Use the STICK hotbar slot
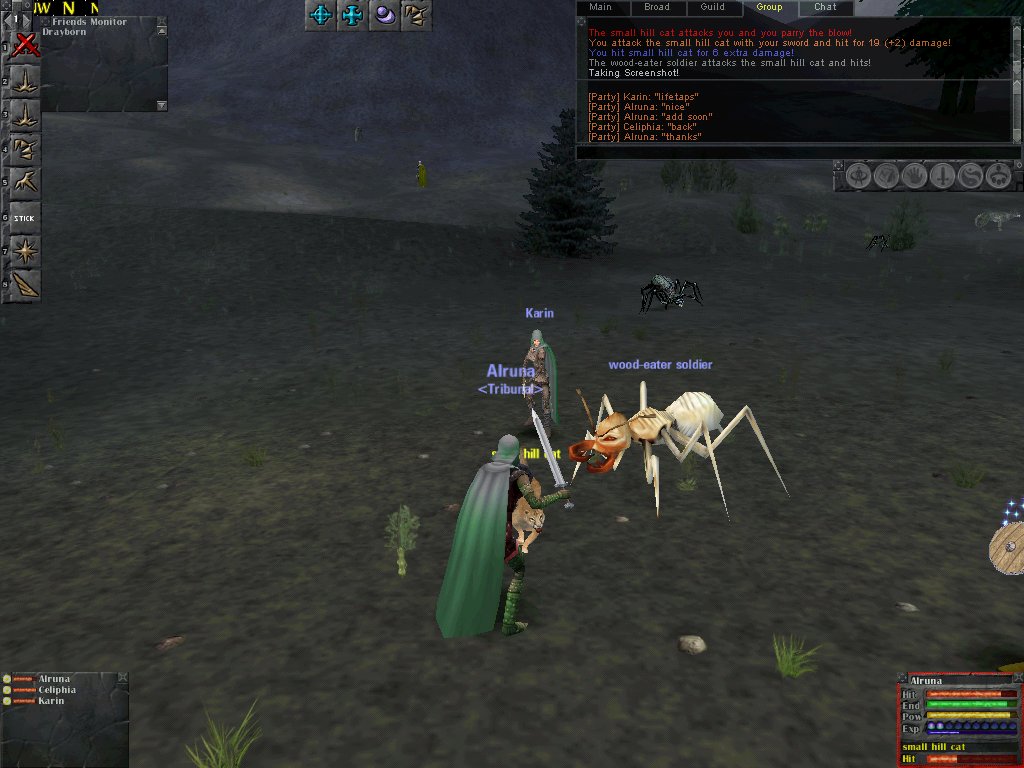The height and width of the screenshot is (768, 1024). pos(25,218)
